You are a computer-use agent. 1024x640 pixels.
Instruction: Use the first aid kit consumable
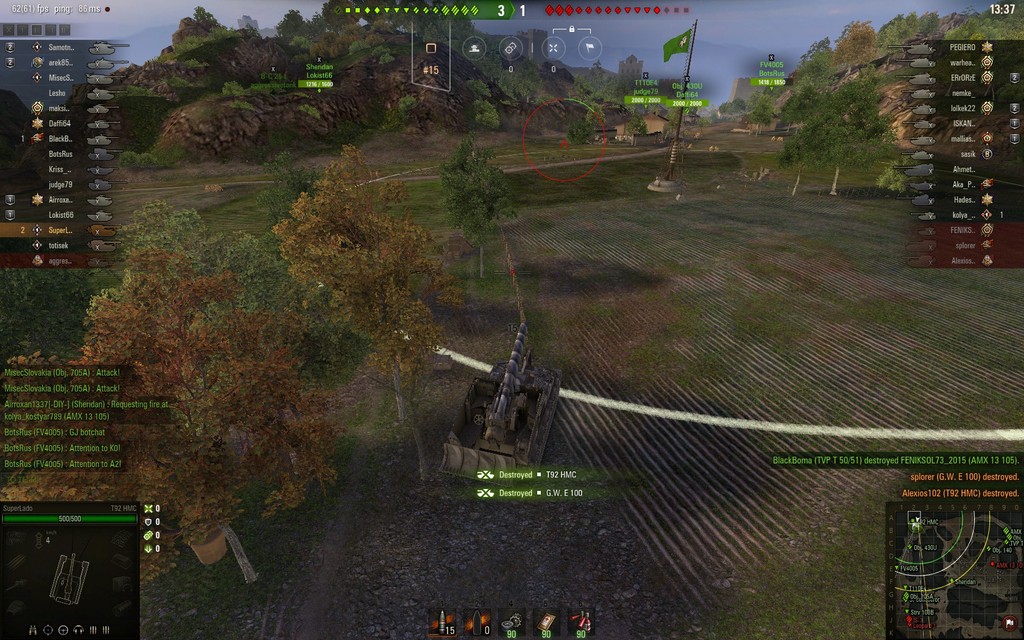point(546,622)
